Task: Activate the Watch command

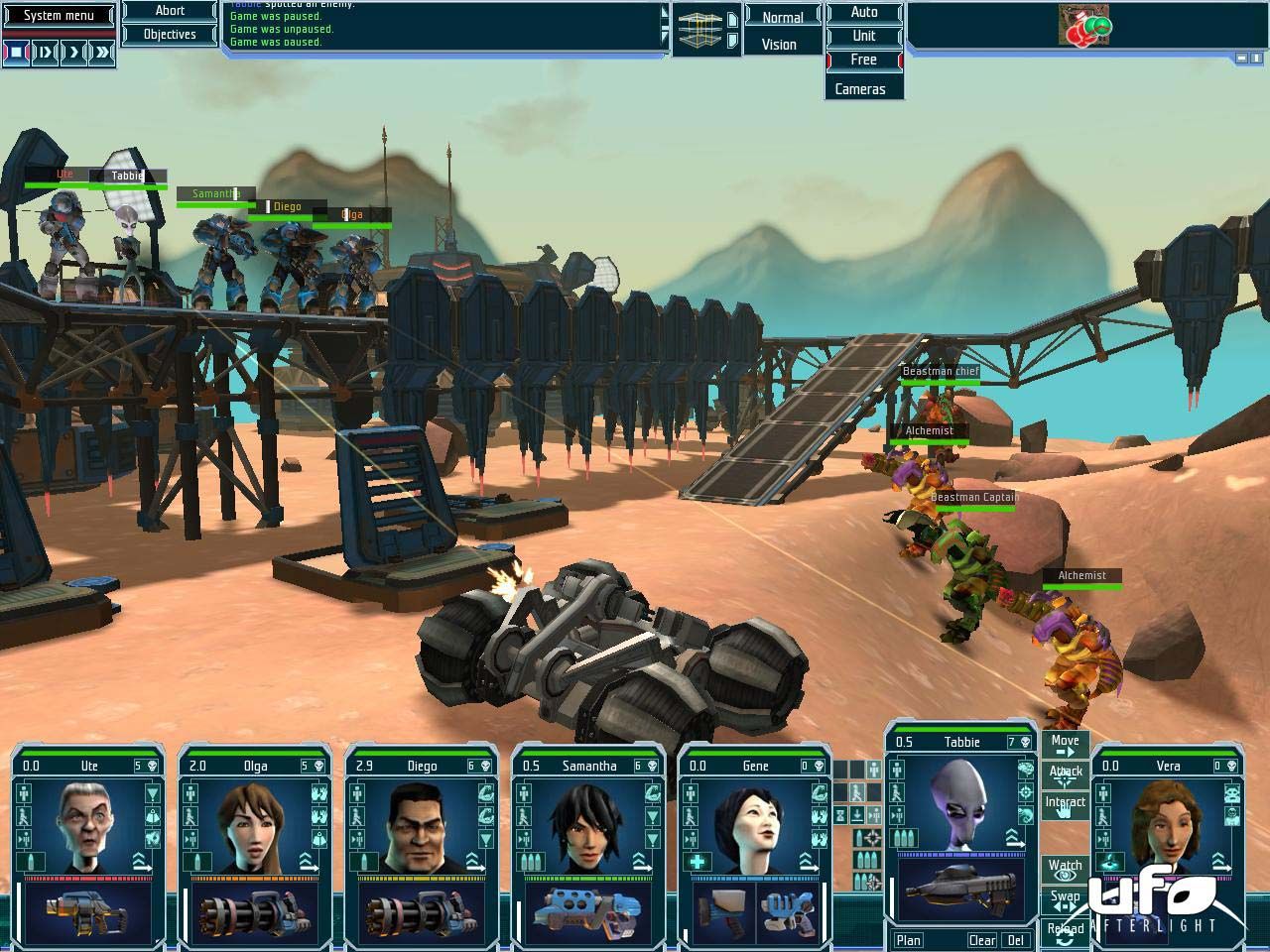Action: click(x=1065, y=870)
